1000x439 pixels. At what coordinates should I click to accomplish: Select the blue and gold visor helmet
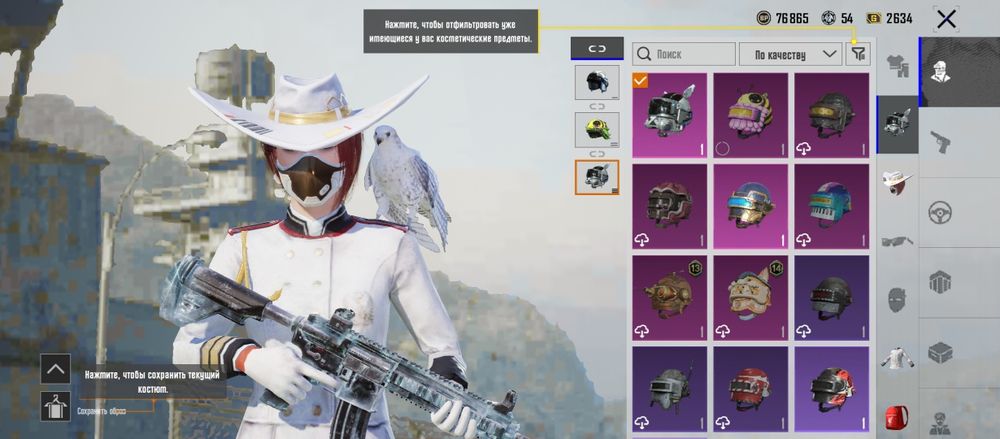coord(750,206)
